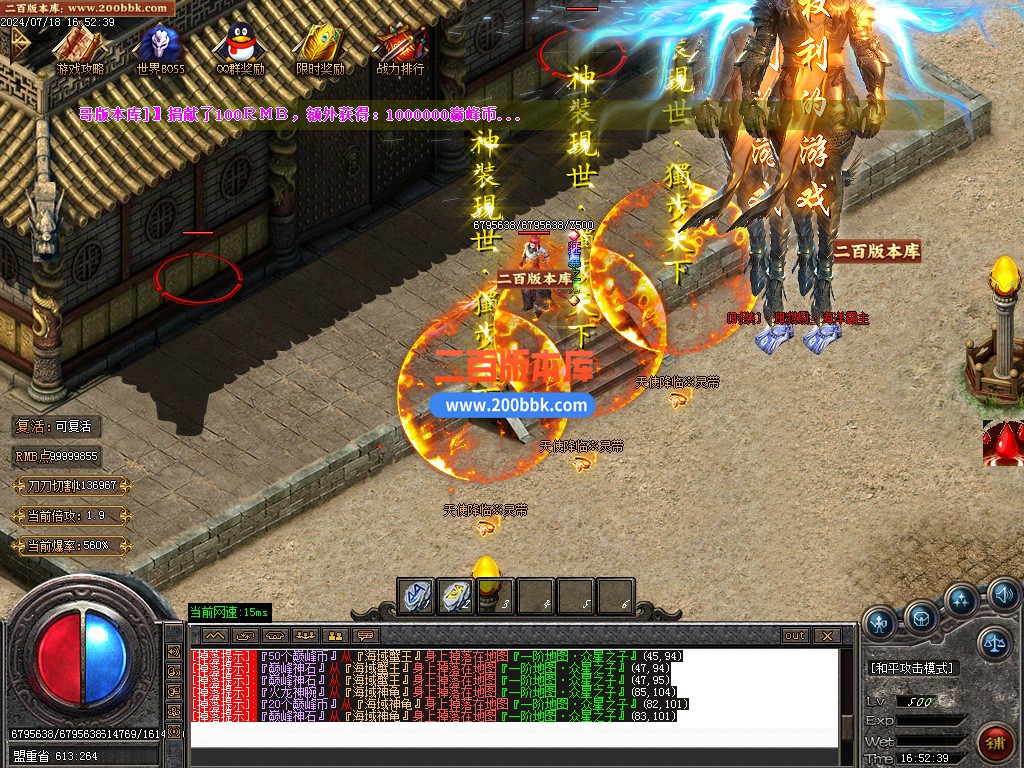Close the chat panel with the X
The image size is (1024, 768).
pyautogui.click(x=826, y=635)
